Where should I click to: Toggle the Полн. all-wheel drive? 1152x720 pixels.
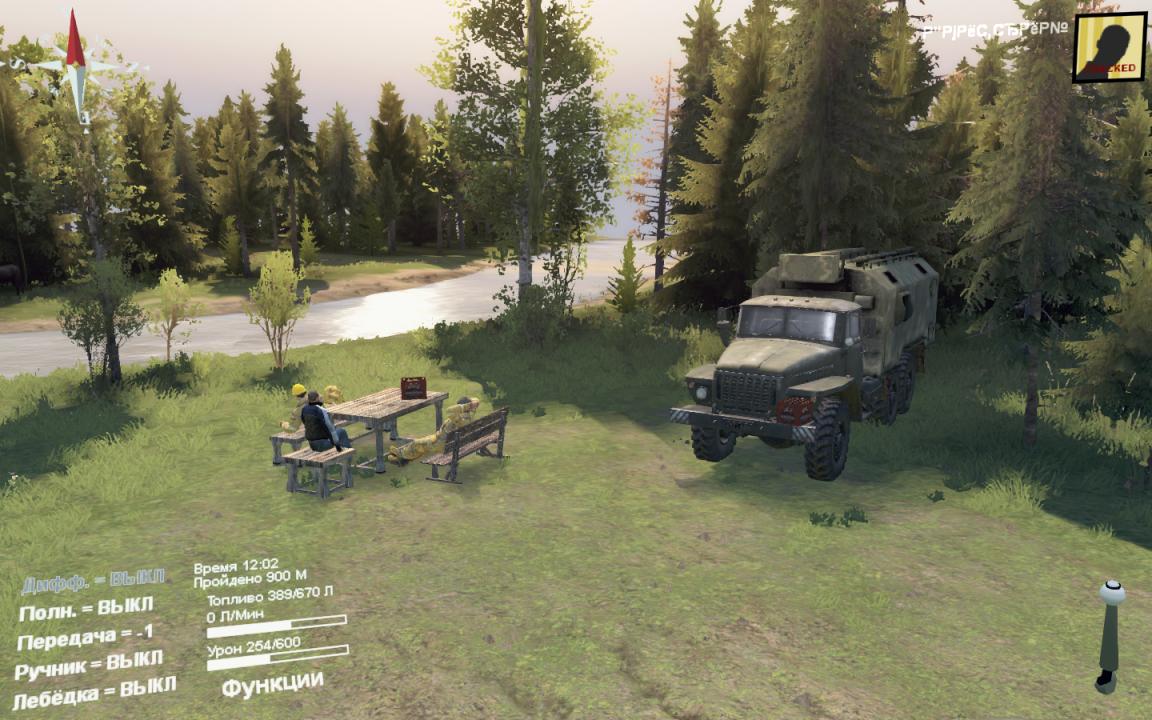tap(86, 608)
